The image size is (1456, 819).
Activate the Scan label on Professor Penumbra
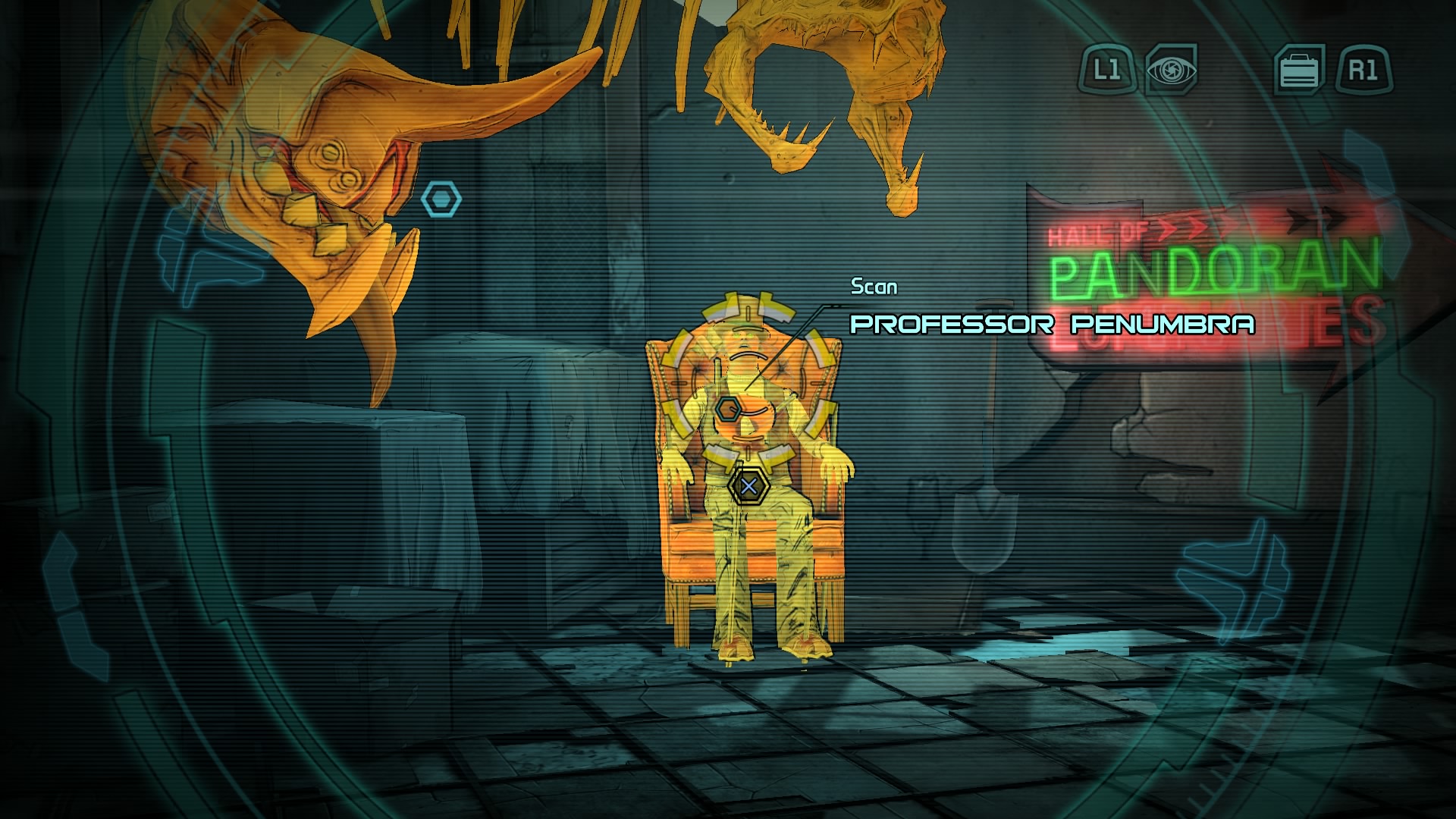coord(873,287)
